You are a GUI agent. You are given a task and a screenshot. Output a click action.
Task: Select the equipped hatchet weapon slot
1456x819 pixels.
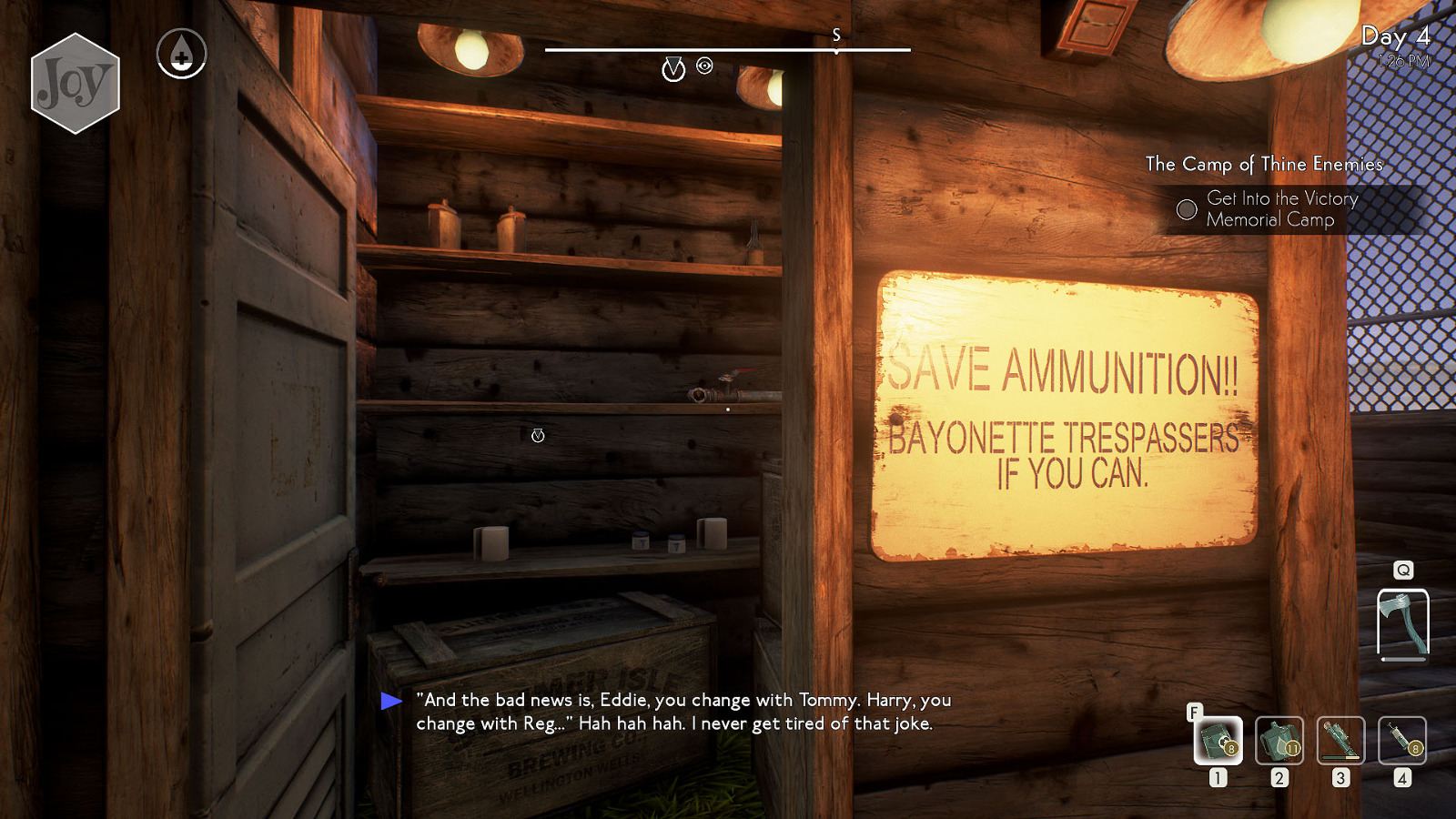(1402, 622)
